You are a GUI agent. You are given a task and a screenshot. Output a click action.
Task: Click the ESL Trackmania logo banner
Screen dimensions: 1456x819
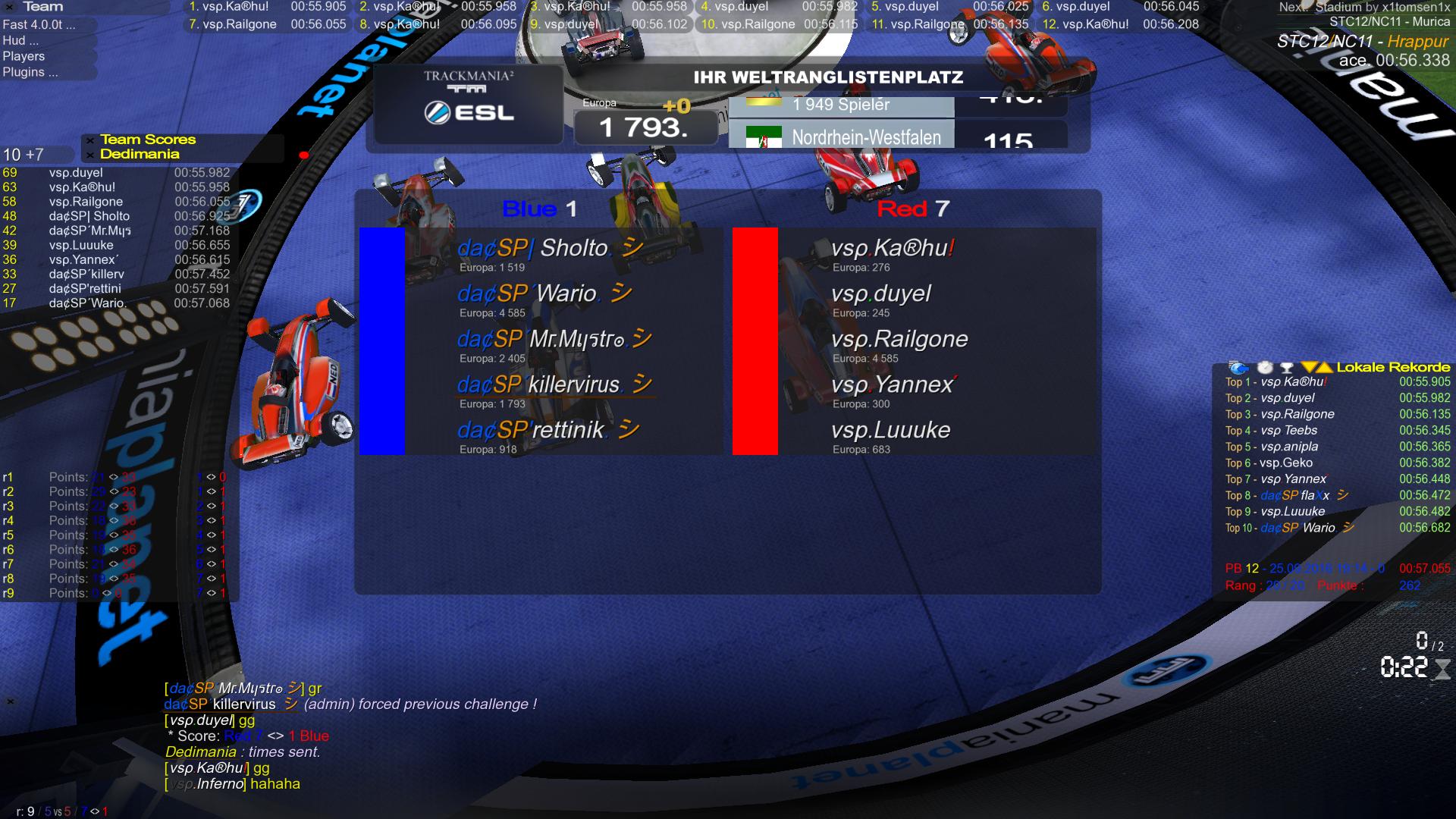click(468, 104)
